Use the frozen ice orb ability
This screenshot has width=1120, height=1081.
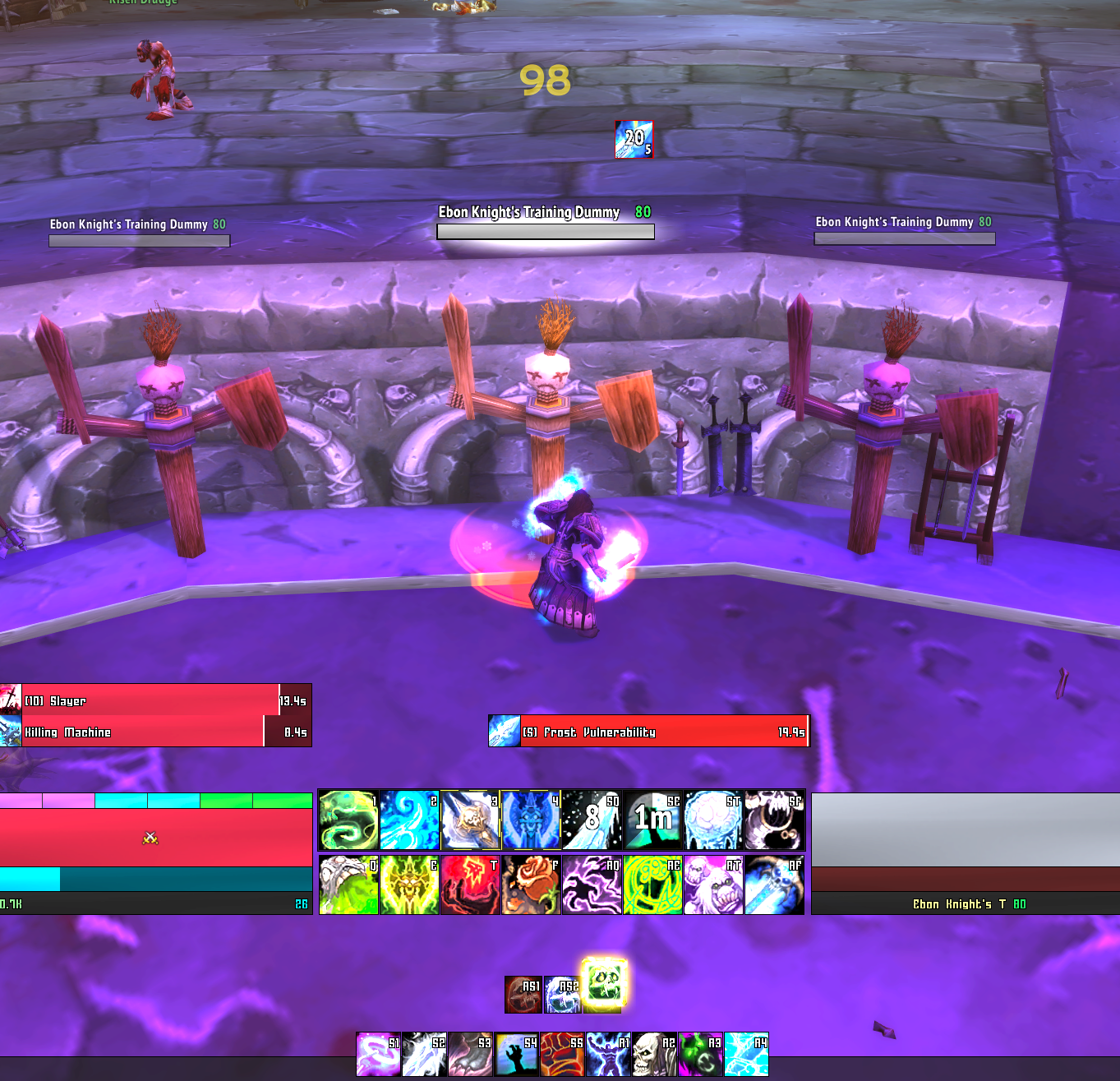pos(713,820)
